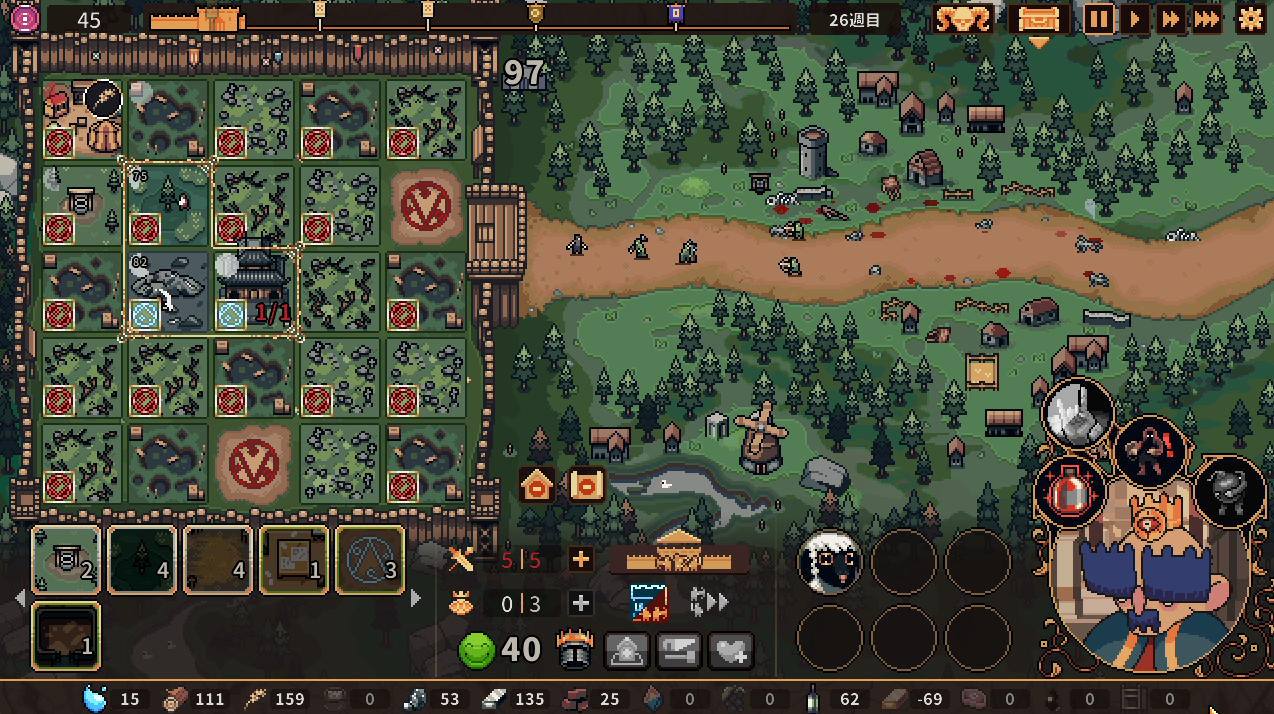Screen dimensions: 1274x714
Task: Select the magic rune circle card
Action: 370,560
